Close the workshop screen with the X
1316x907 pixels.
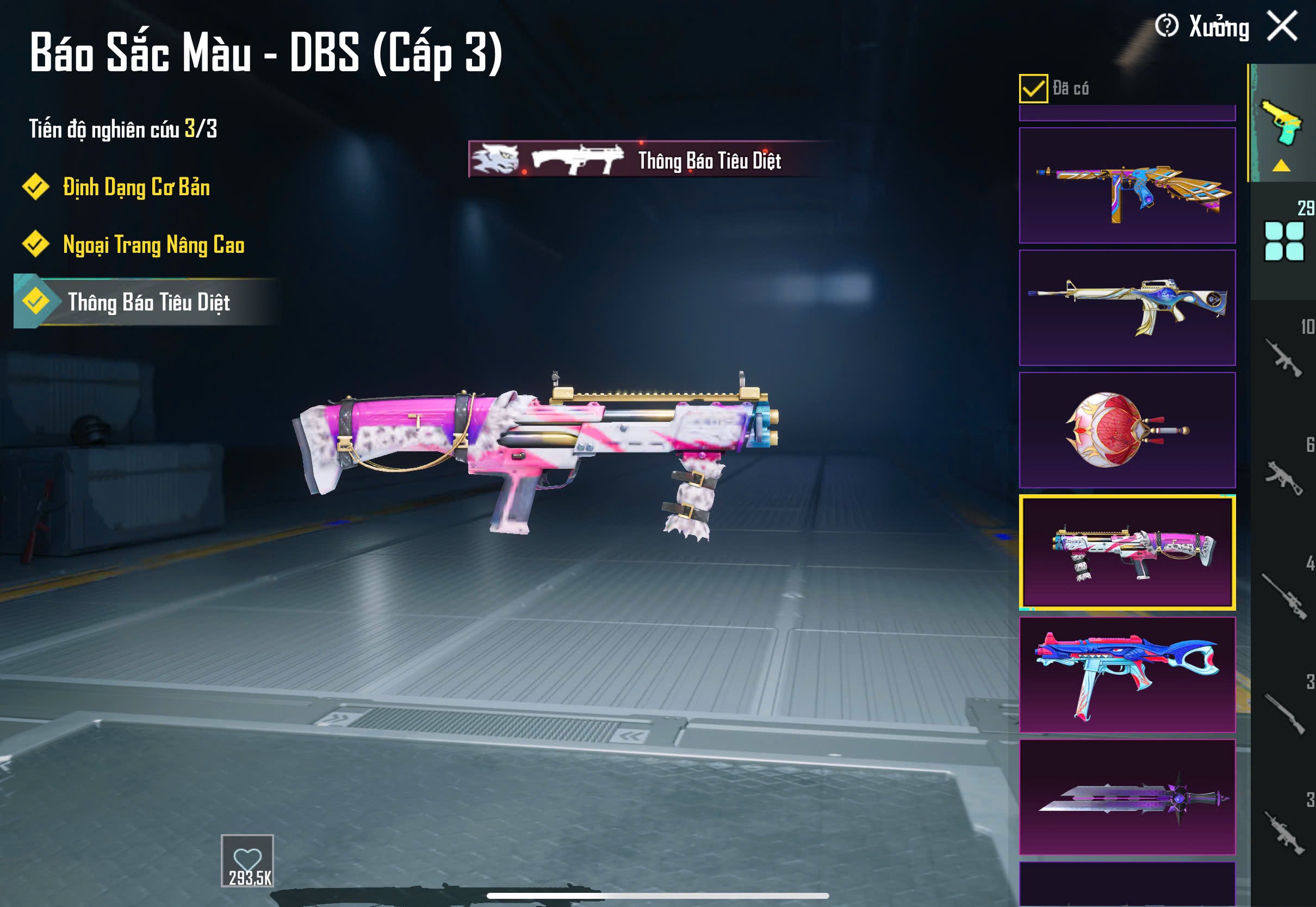(x=1282, y=26)
